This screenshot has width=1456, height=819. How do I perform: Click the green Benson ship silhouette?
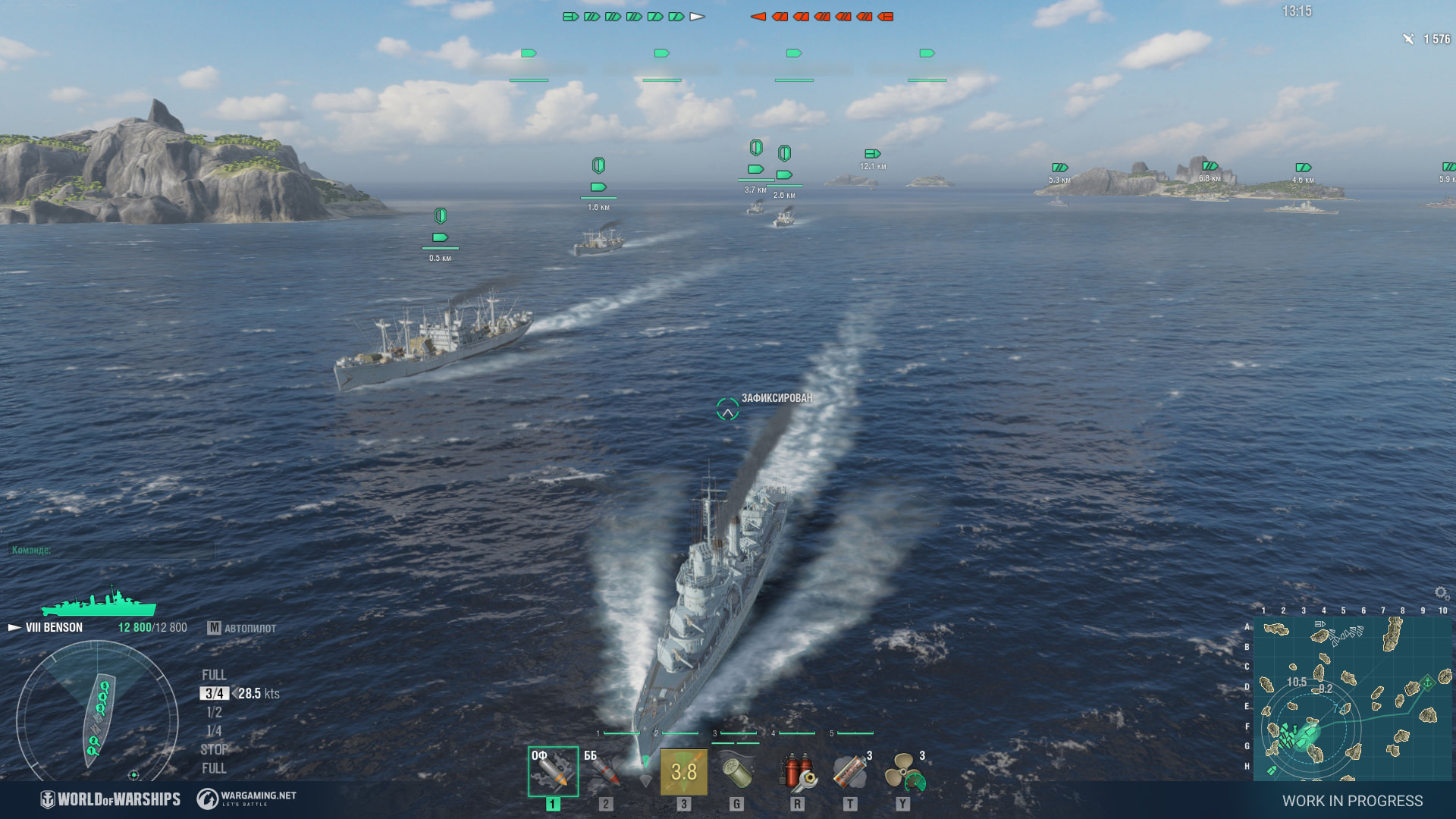point(99,604)
